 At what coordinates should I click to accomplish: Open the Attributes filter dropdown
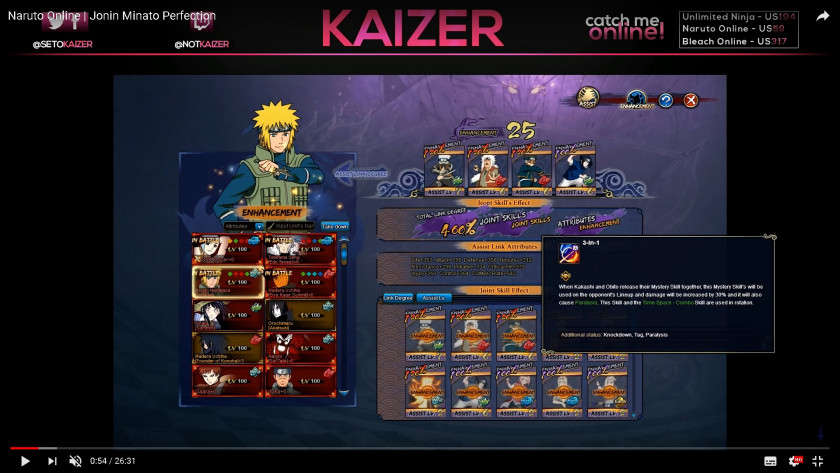click(244, 227)
